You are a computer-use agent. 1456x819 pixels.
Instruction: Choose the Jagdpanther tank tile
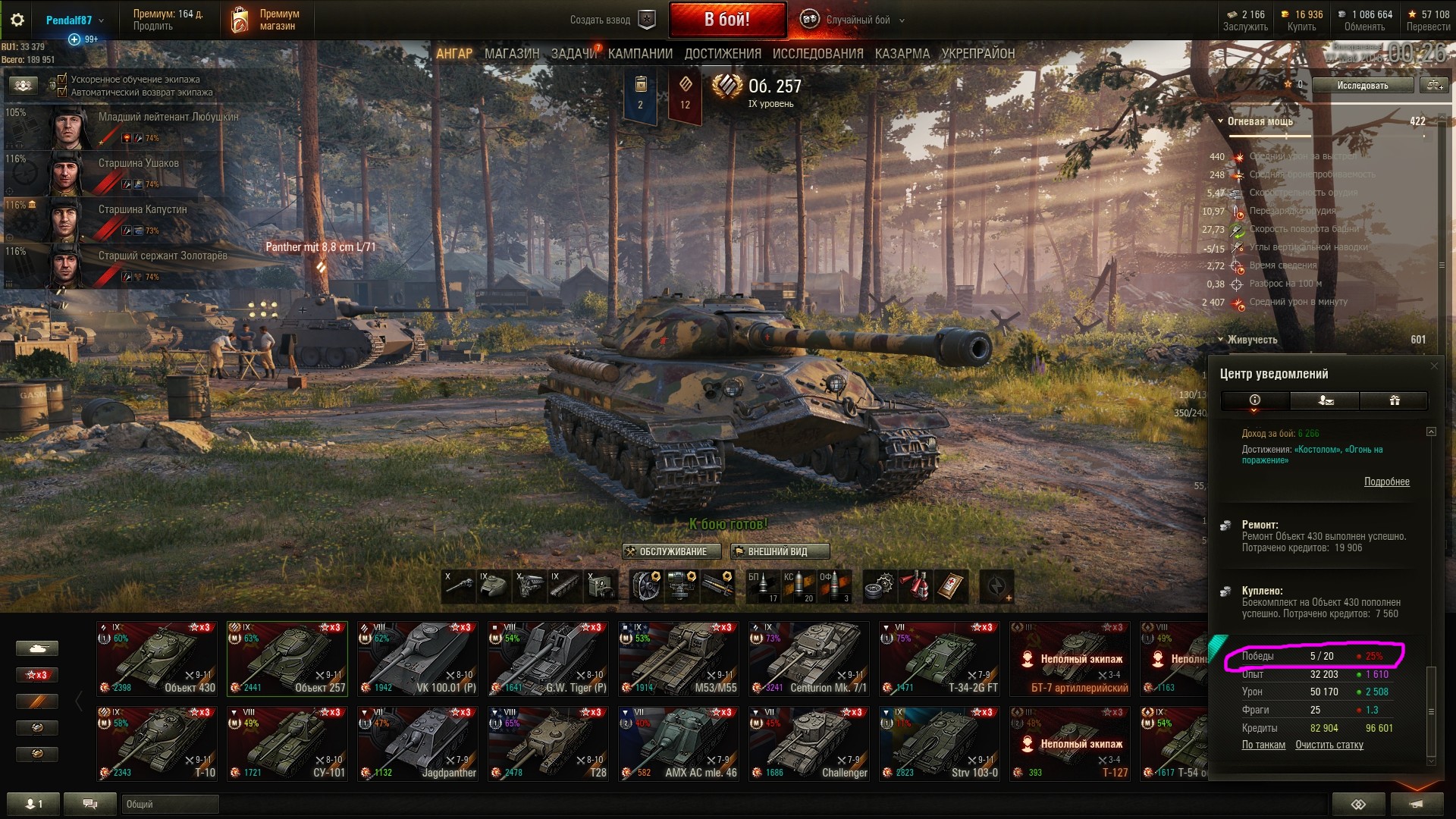click(x=418, y=743)
